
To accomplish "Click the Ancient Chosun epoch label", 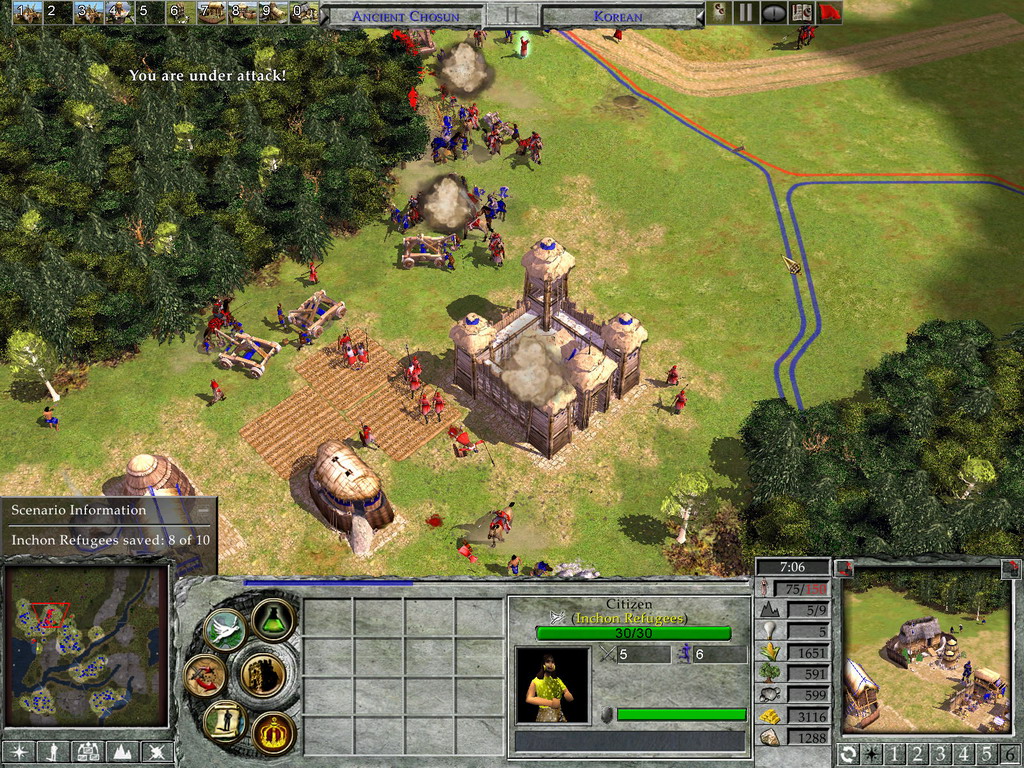I will click(x=406, y=16).
